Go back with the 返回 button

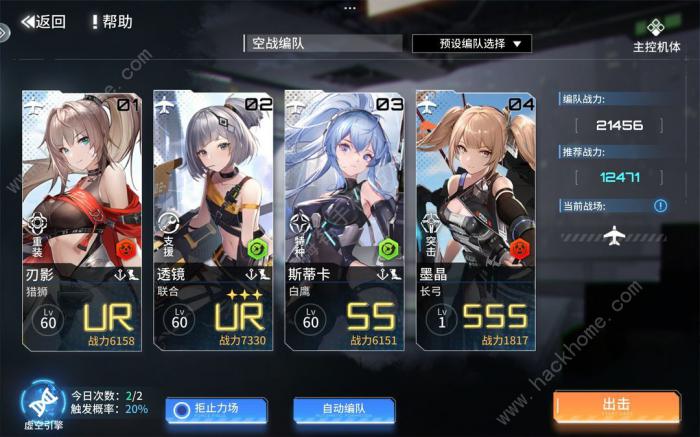[43, 21]
